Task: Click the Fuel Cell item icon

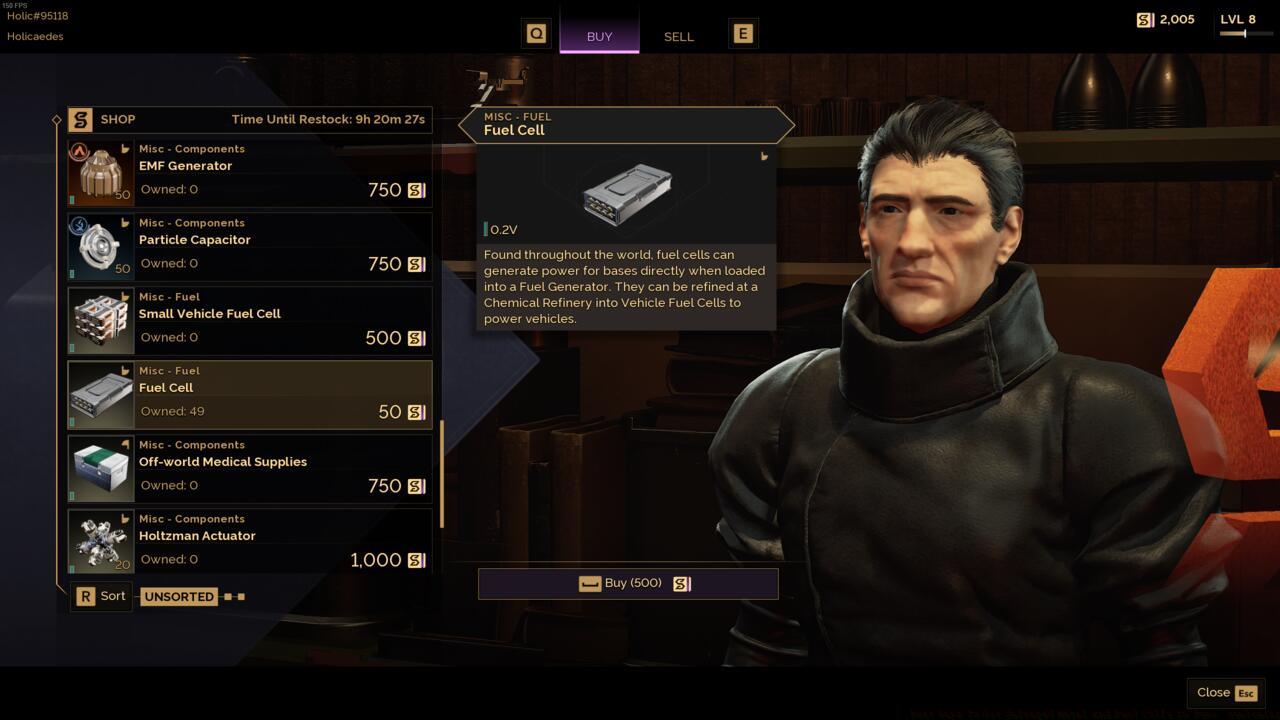Action: [100, 393]
